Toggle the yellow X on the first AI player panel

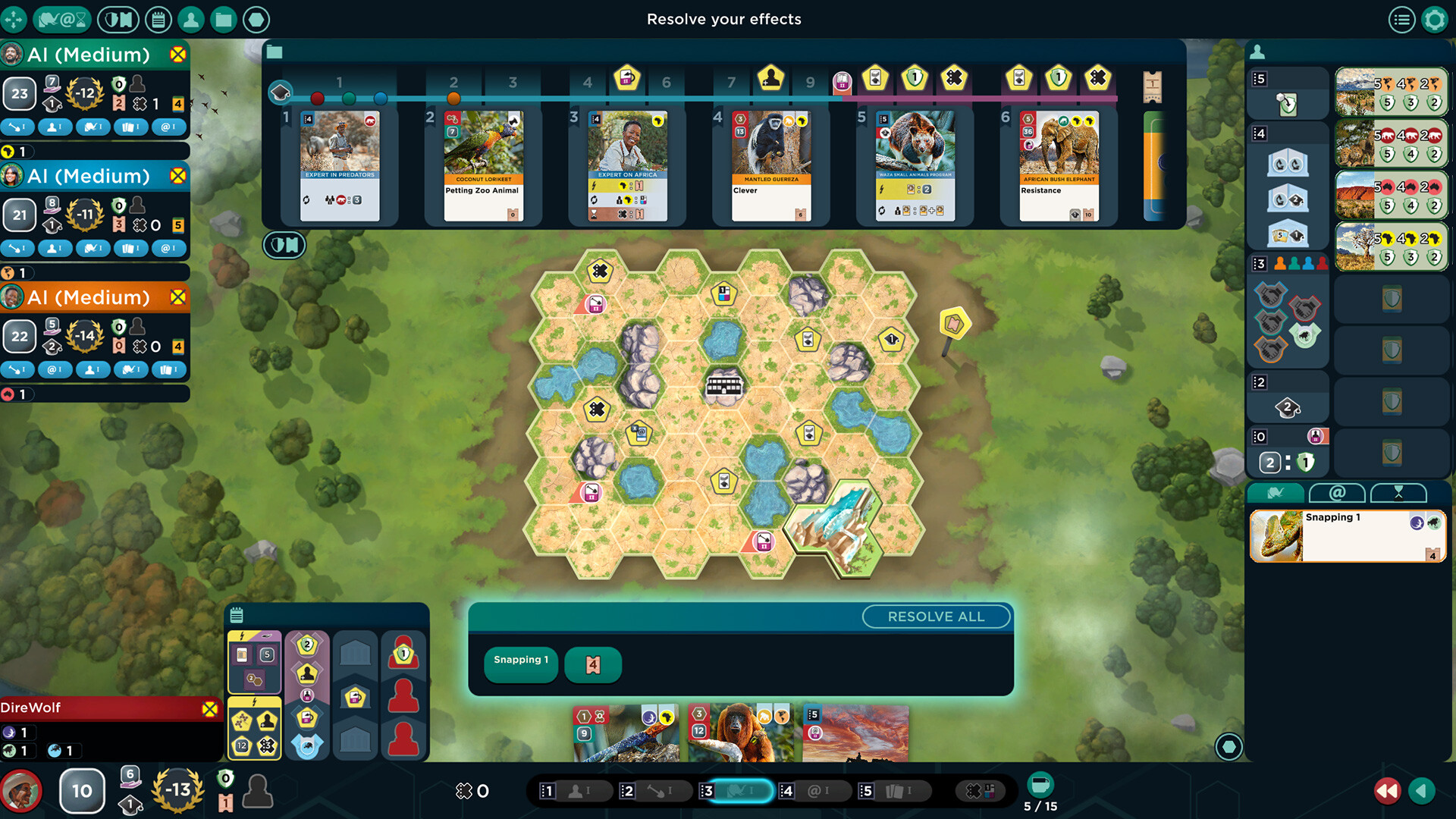(177, 54)
